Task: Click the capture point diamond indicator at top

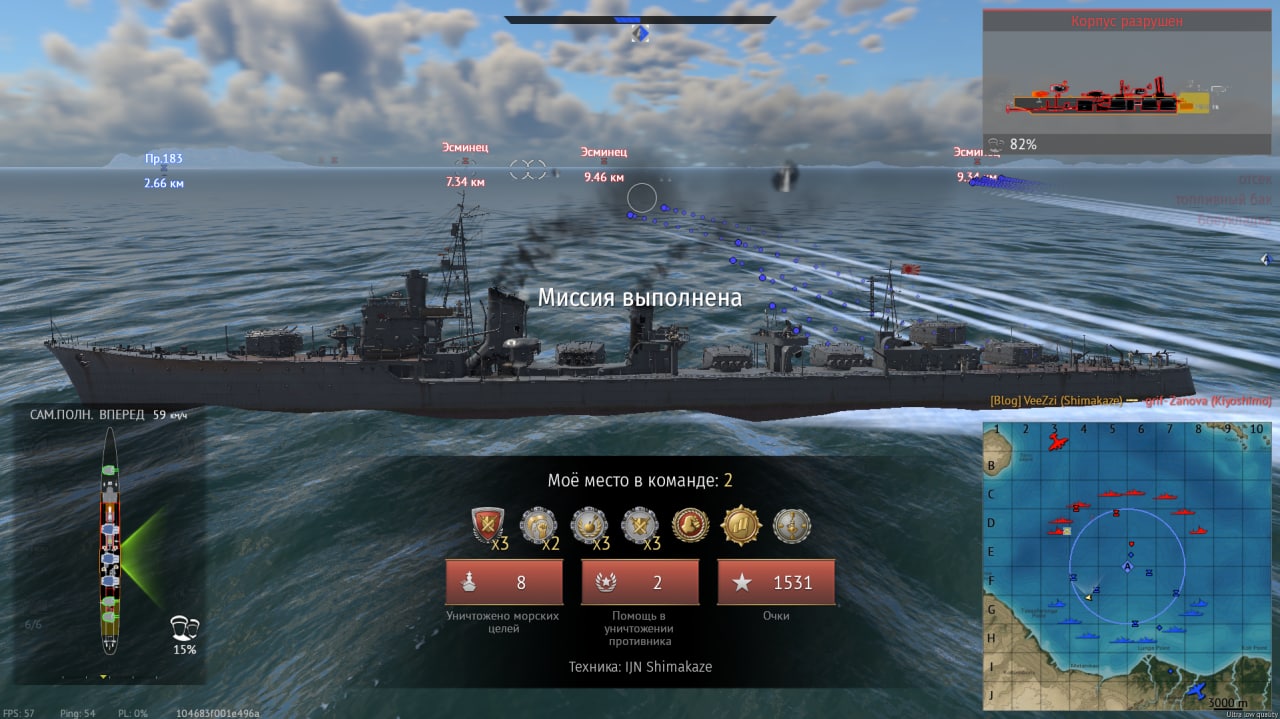Action: [641, 34]
